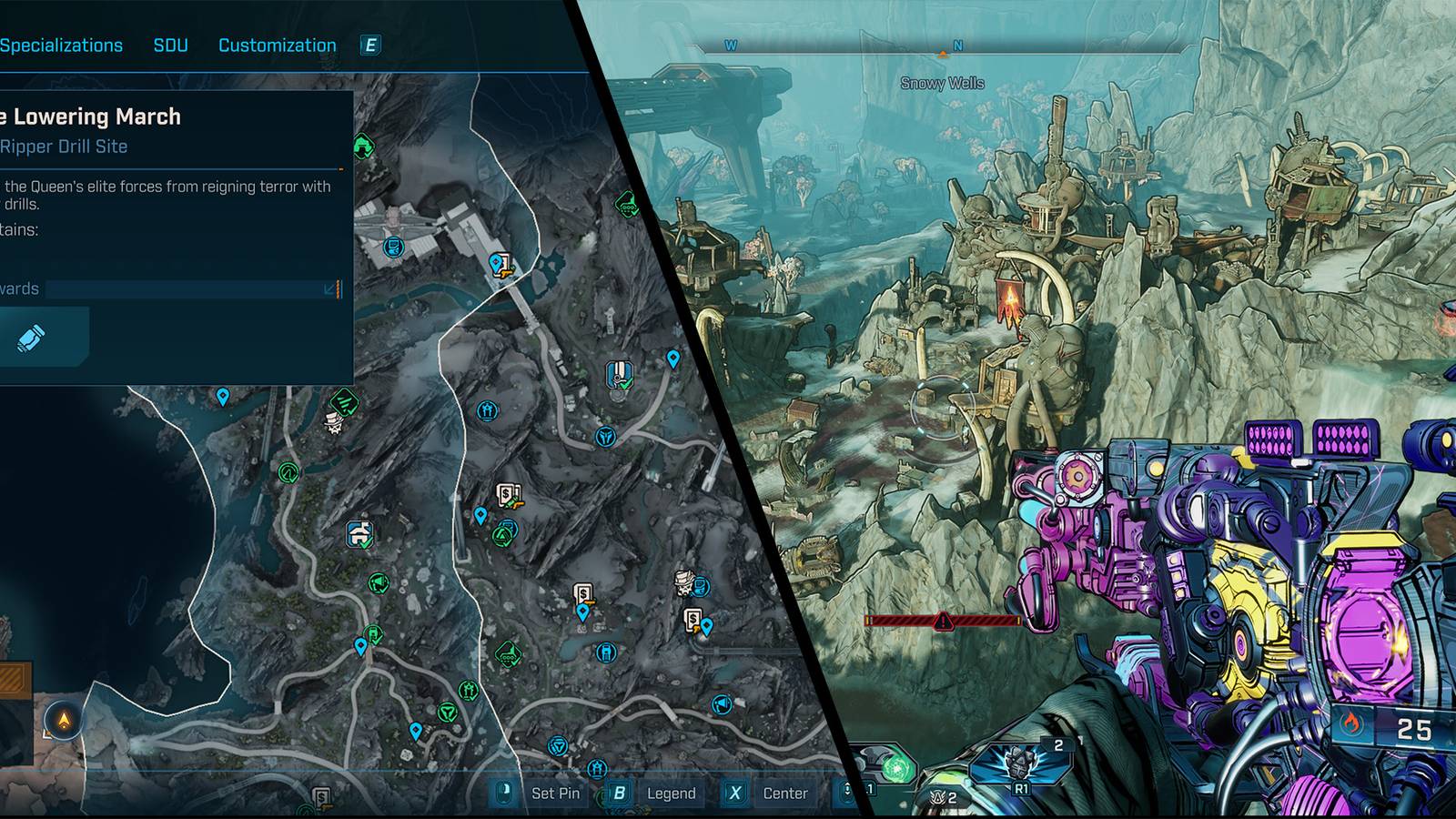This screenshot has height=819, width=1456.
Task: Click the fire element weapon icon
Action: point(1350,726)
